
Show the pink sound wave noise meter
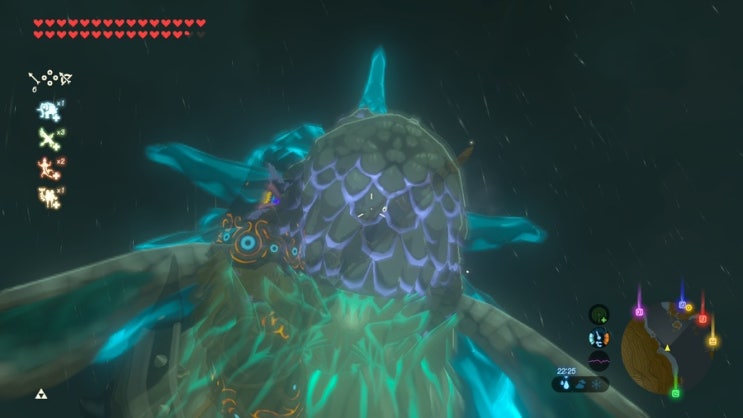tap(598, 360)
